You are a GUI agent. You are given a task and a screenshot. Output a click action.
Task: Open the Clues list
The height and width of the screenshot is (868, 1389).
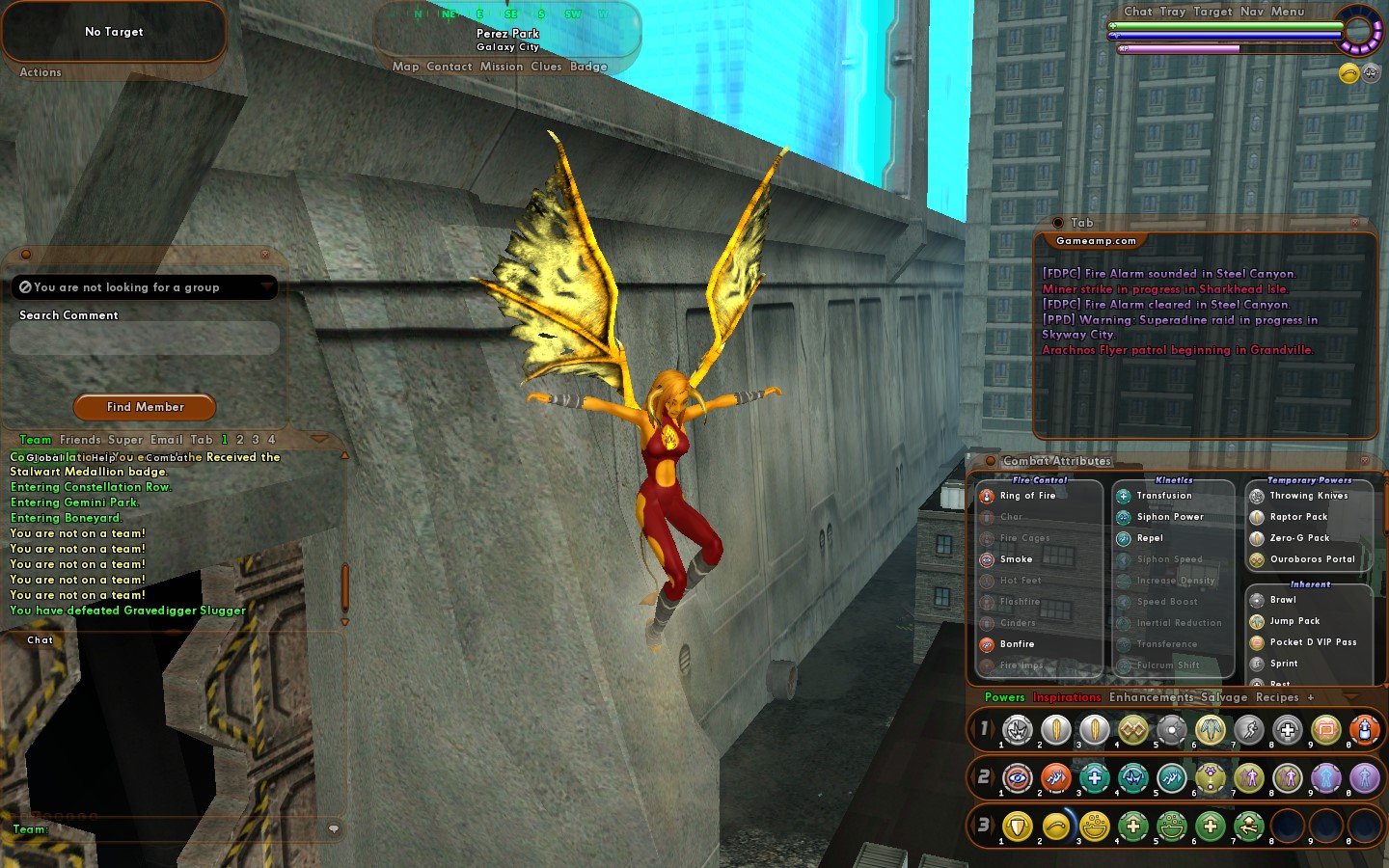point(546,67)
